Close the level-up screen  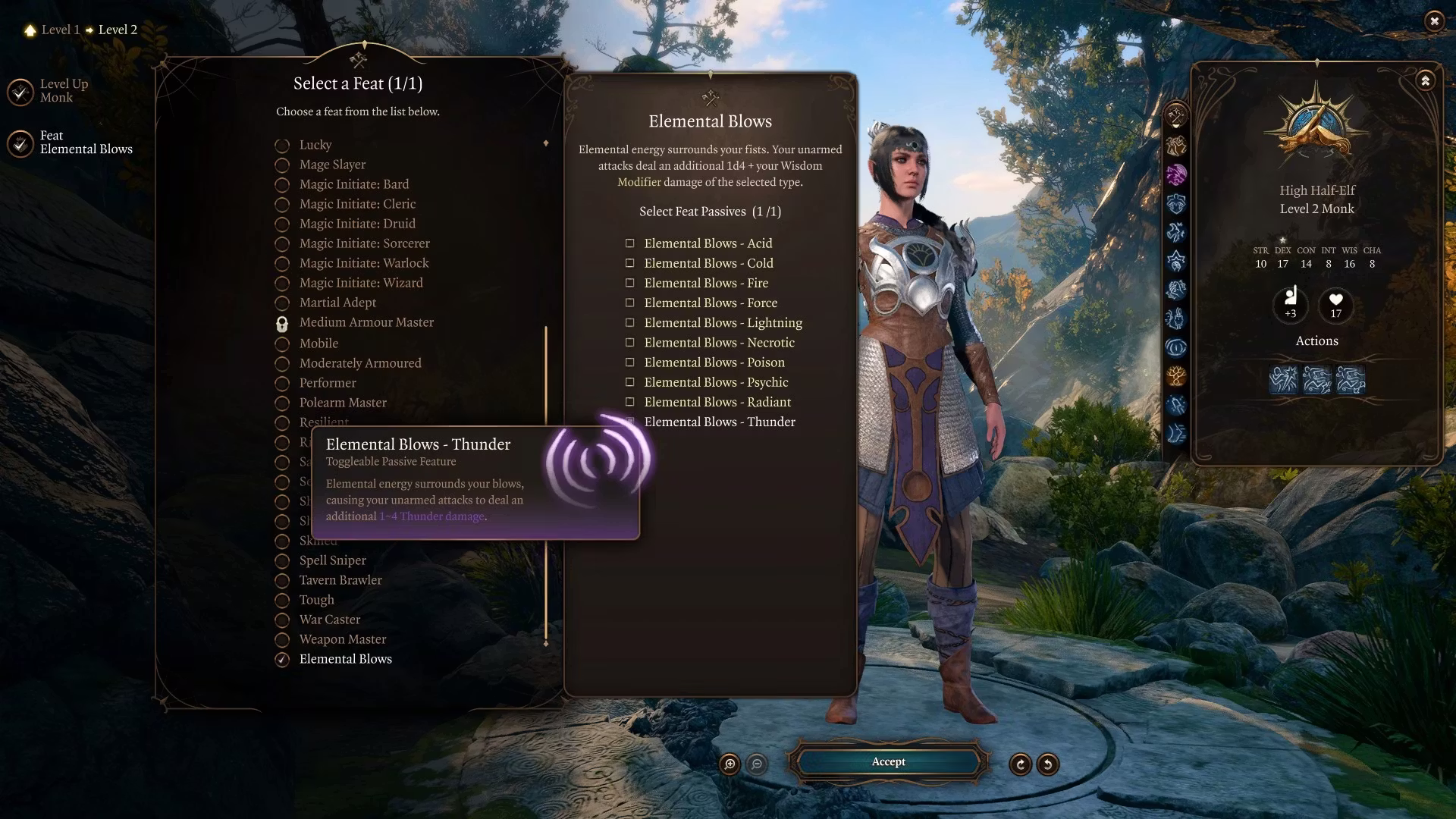[1433, 21]
